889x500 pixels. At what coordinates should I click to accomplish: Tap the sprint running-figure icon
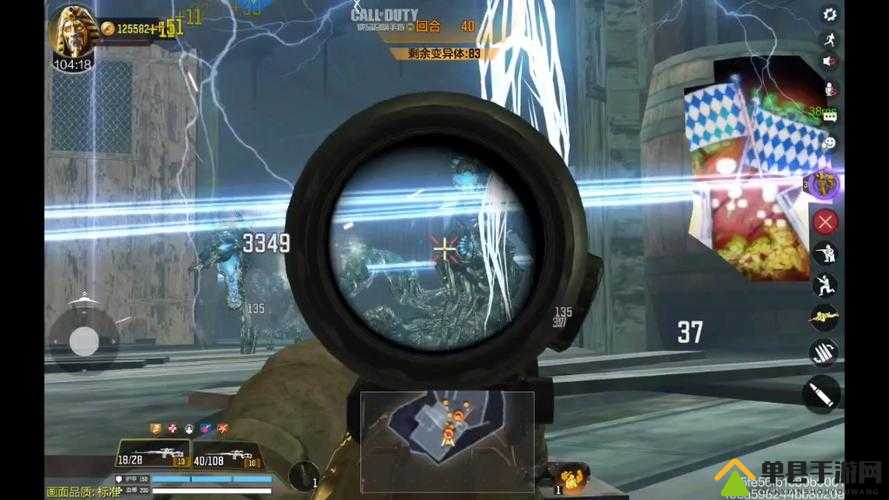click(829, 40)
